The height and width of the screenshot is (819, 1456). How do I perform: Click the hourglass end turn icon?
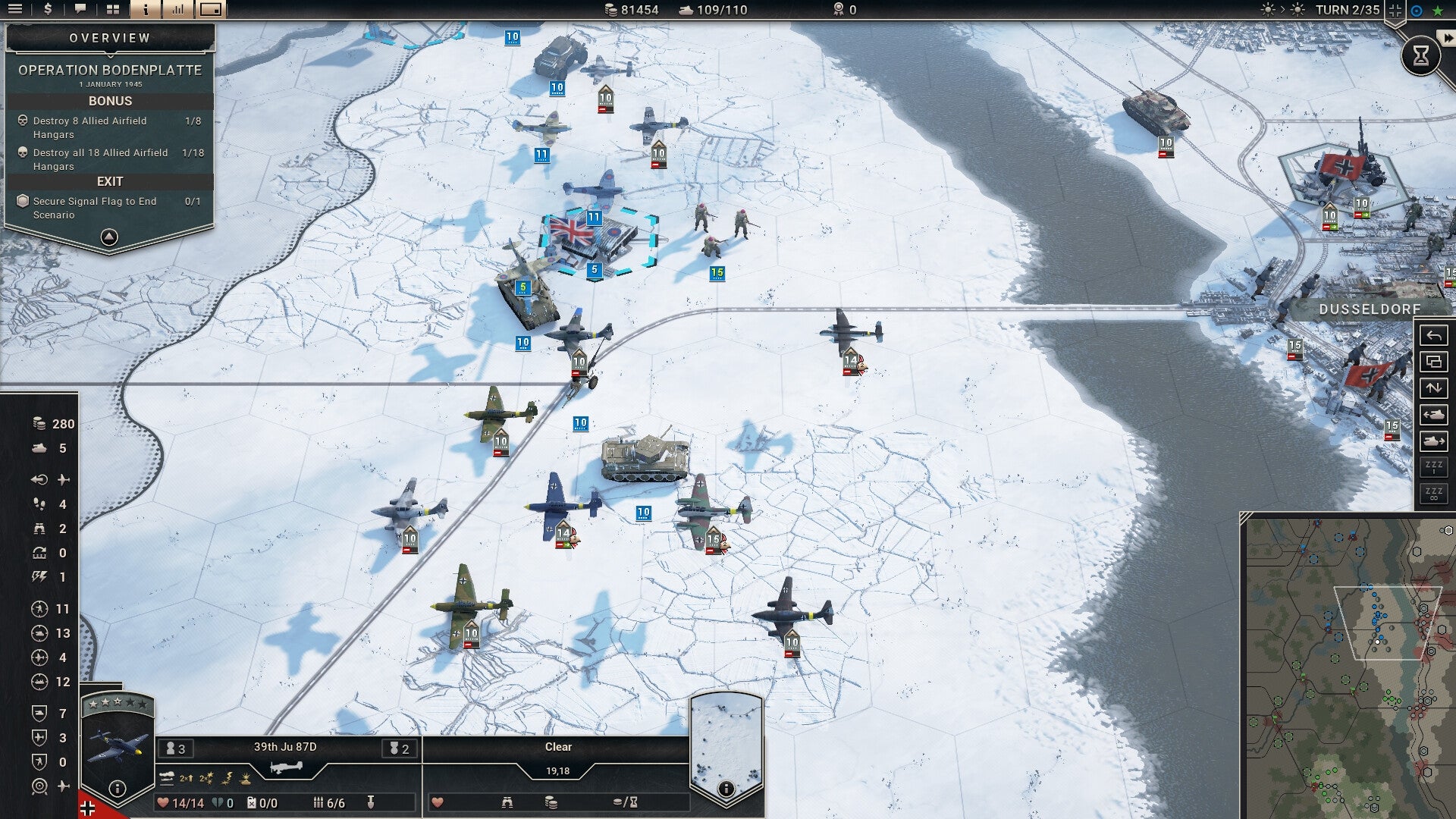(x=1423, y=55)
